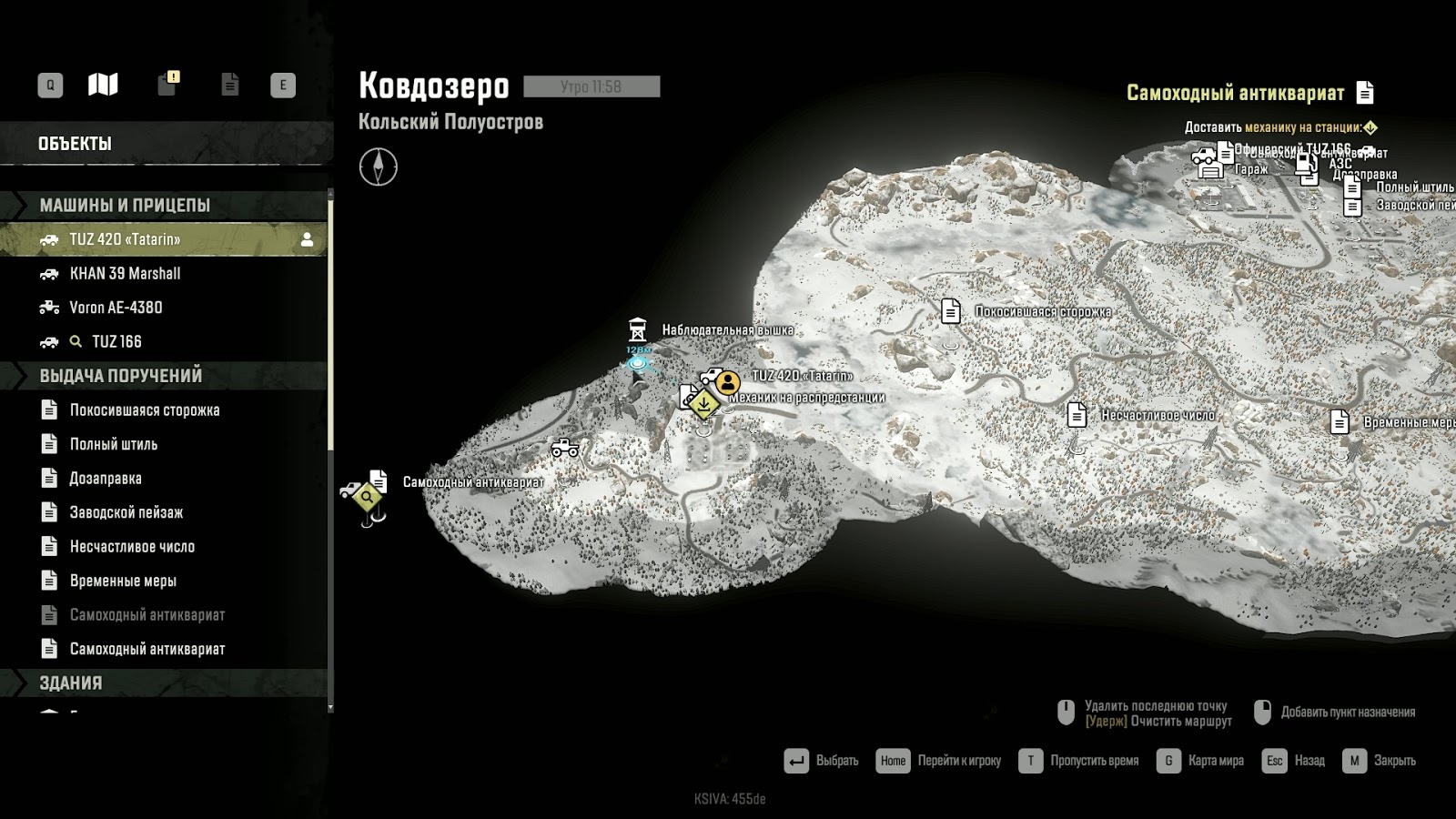Click the «Несчастливое число» document marker on map
Screen dimensions: 1456x819
pos(1077,415)
